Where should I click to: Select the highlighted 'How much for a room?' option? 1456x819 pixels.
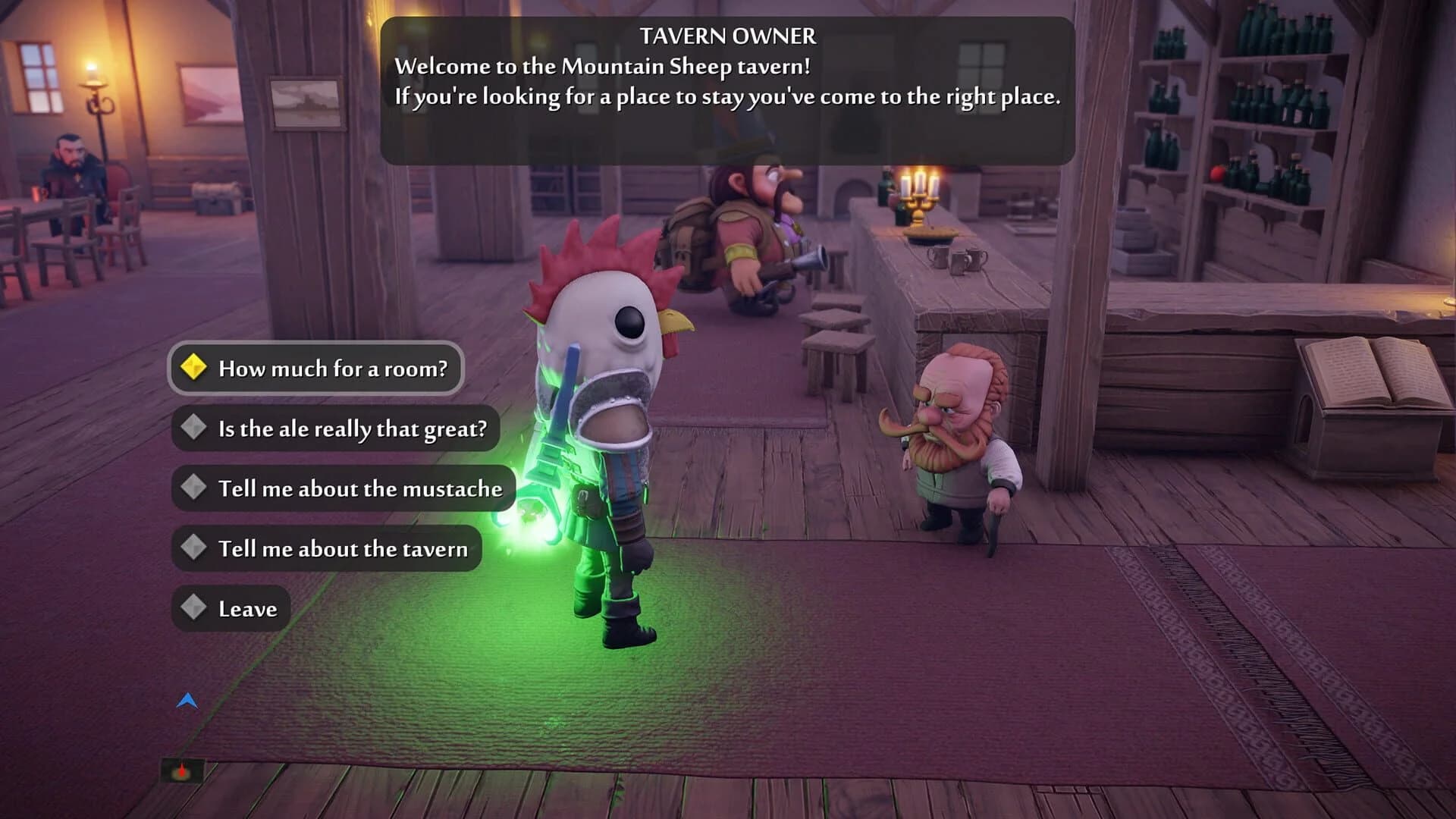[x=318, y=369]
